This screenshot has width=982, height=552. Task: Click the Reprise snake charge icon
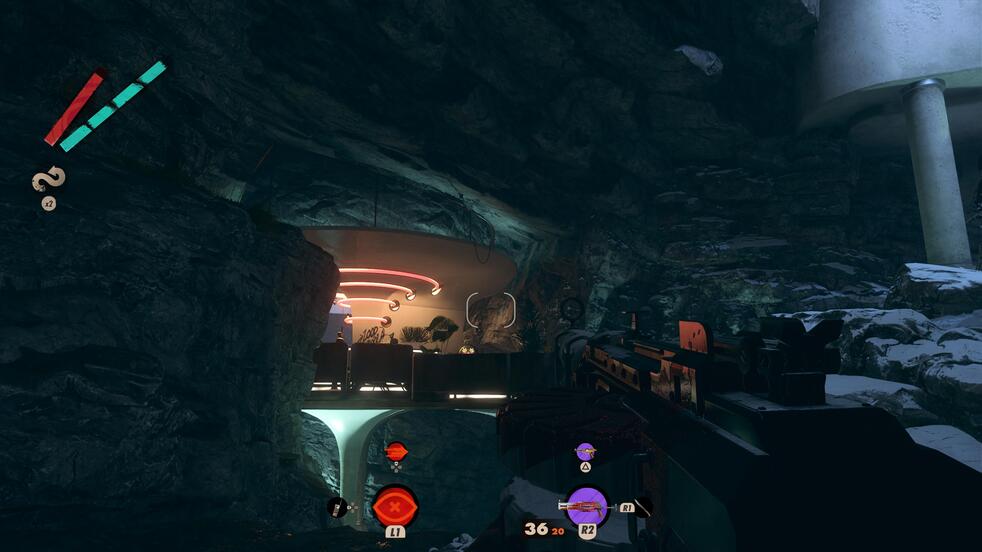click(x=48, y=182)
